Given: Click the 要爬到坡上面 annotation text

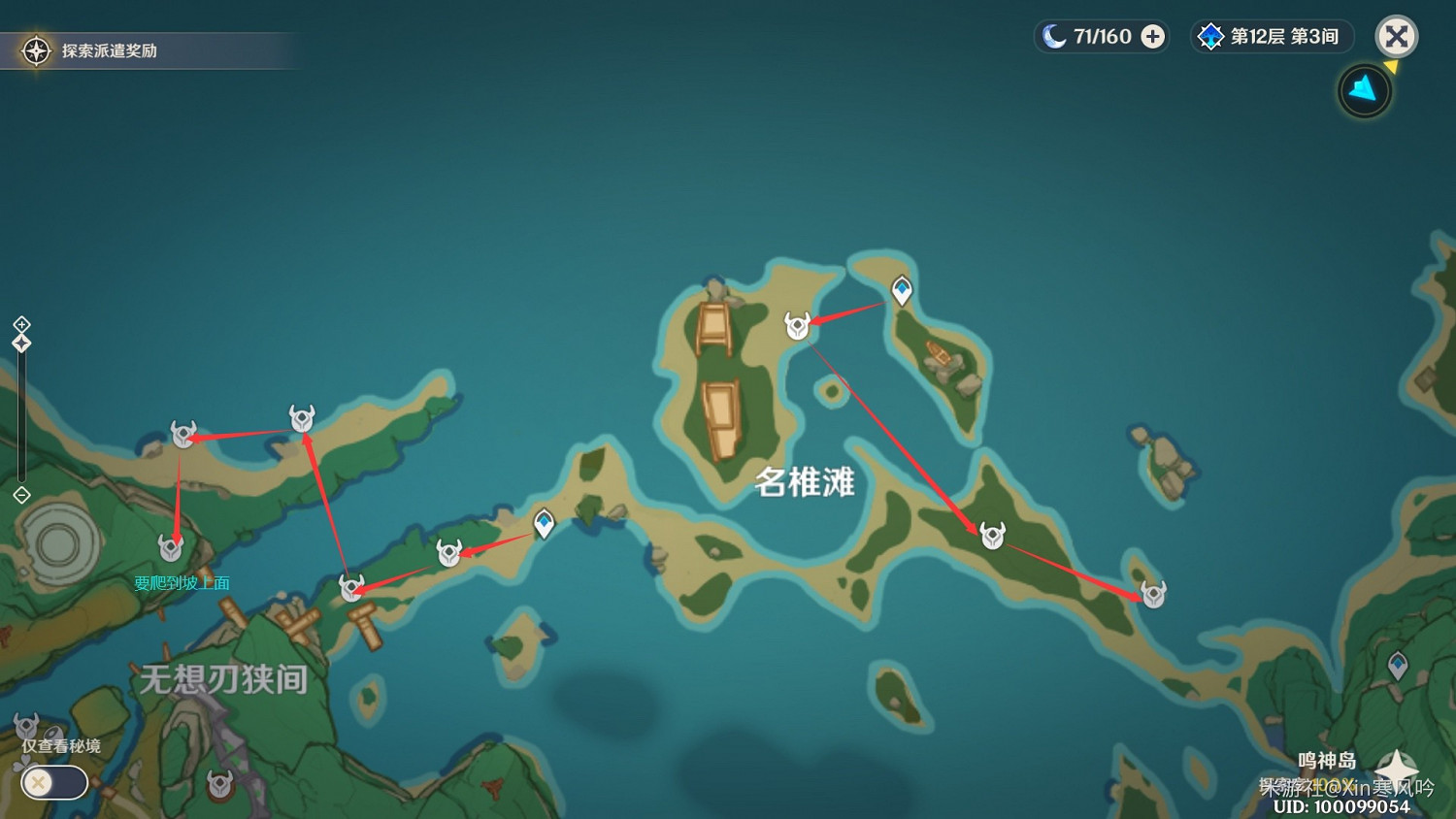Looking at the screenshot, I should tap(184, 581).
